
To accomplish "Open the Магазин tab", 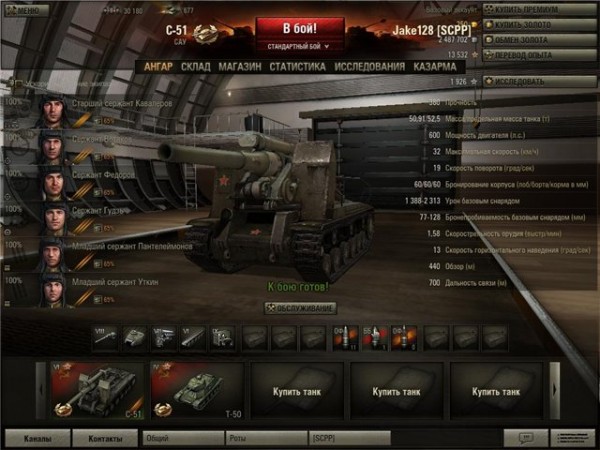I will [x=239, y=66].
